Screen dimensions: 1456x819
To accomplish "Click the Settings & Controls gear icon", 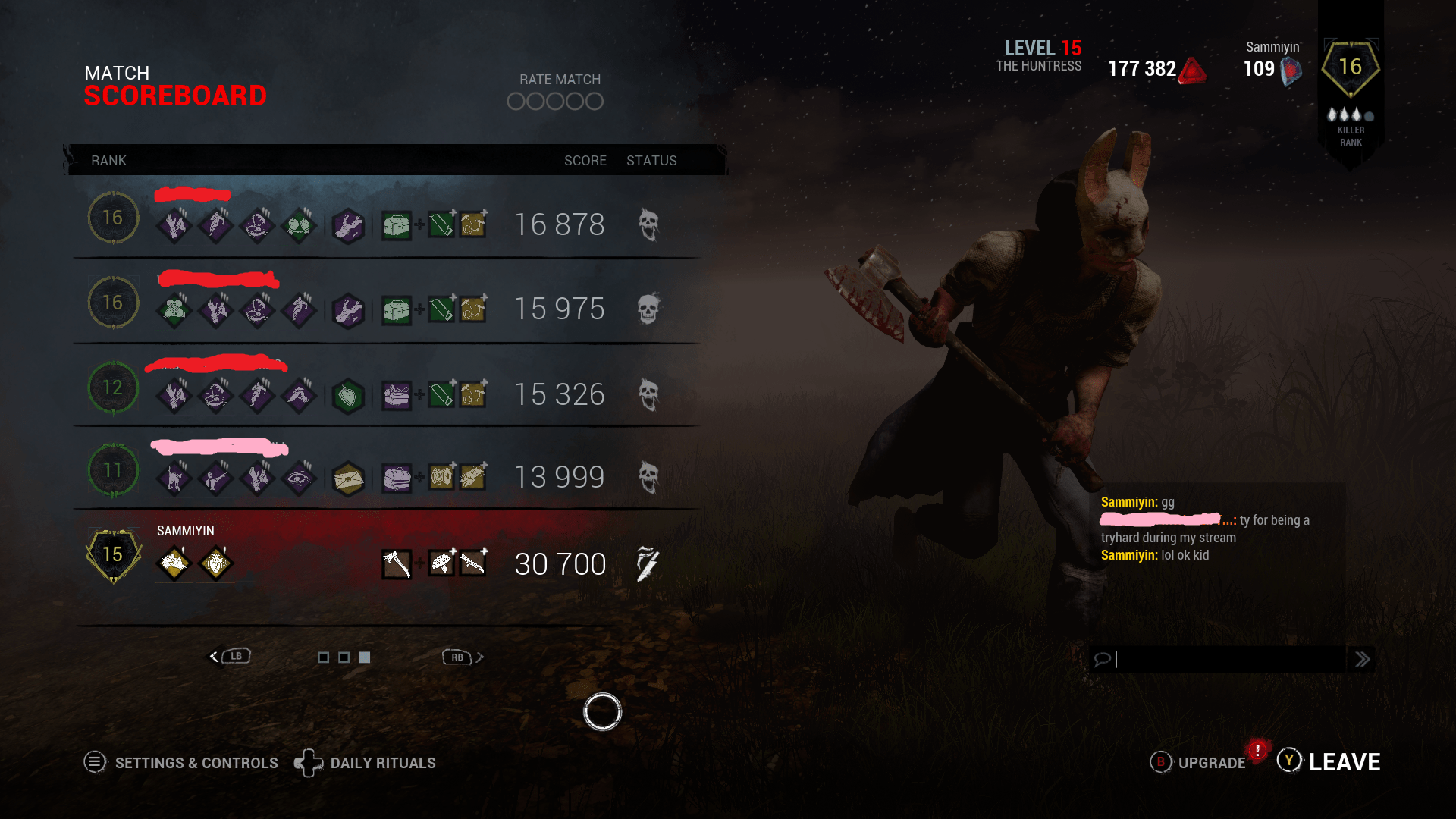I will 95,762.
